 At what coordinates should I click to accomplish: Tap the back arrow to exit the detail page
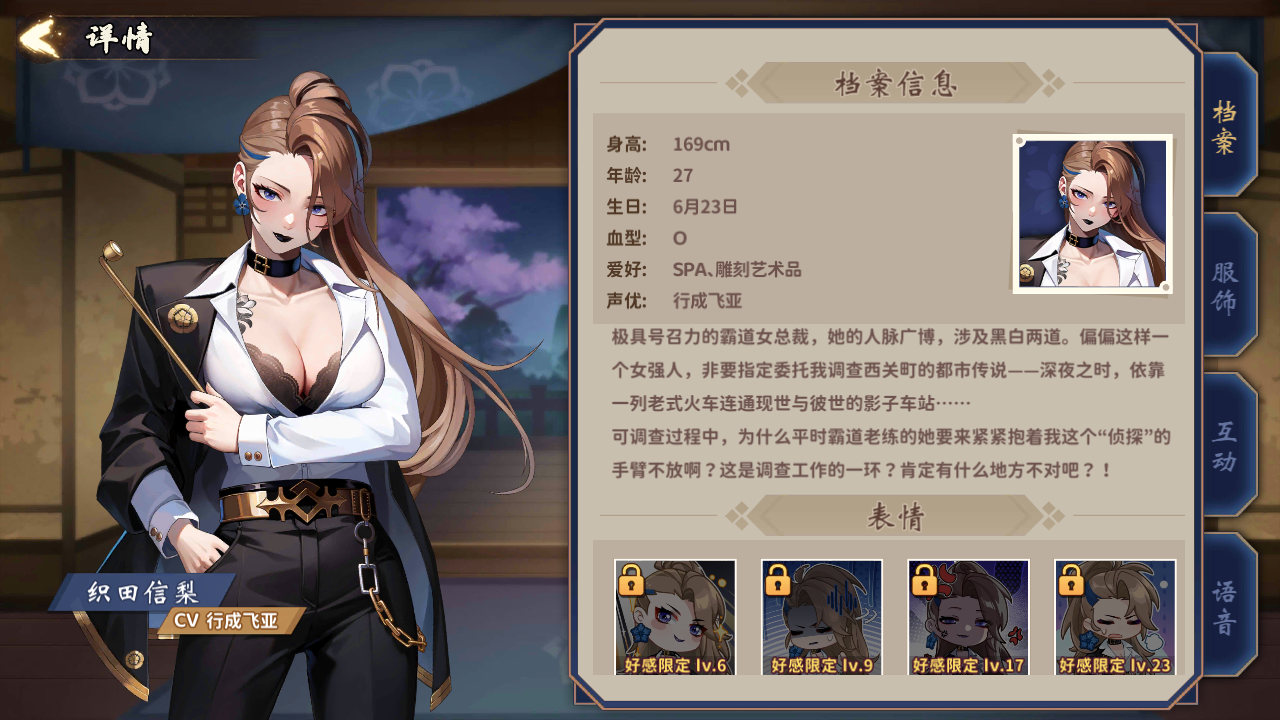point(38,35)
